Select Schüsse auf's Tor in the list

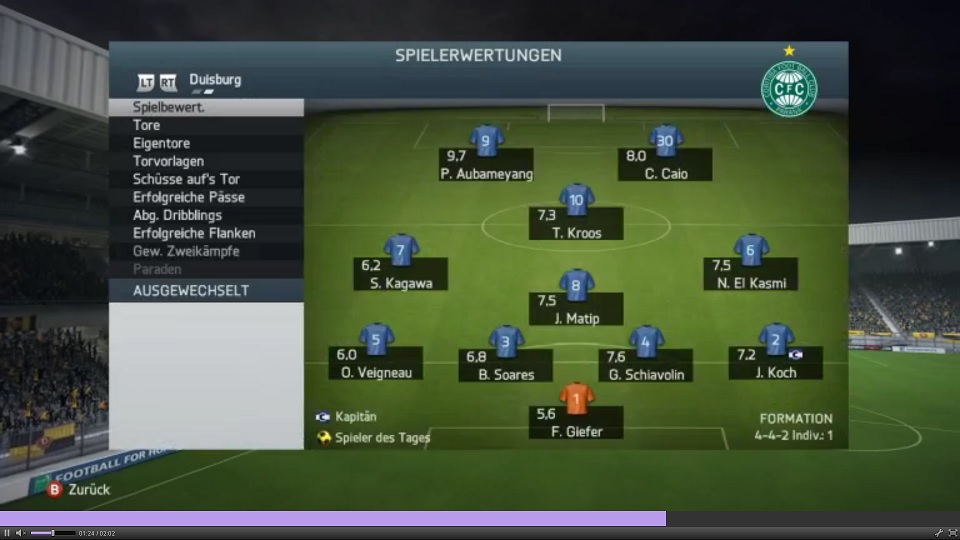point(186,179)
